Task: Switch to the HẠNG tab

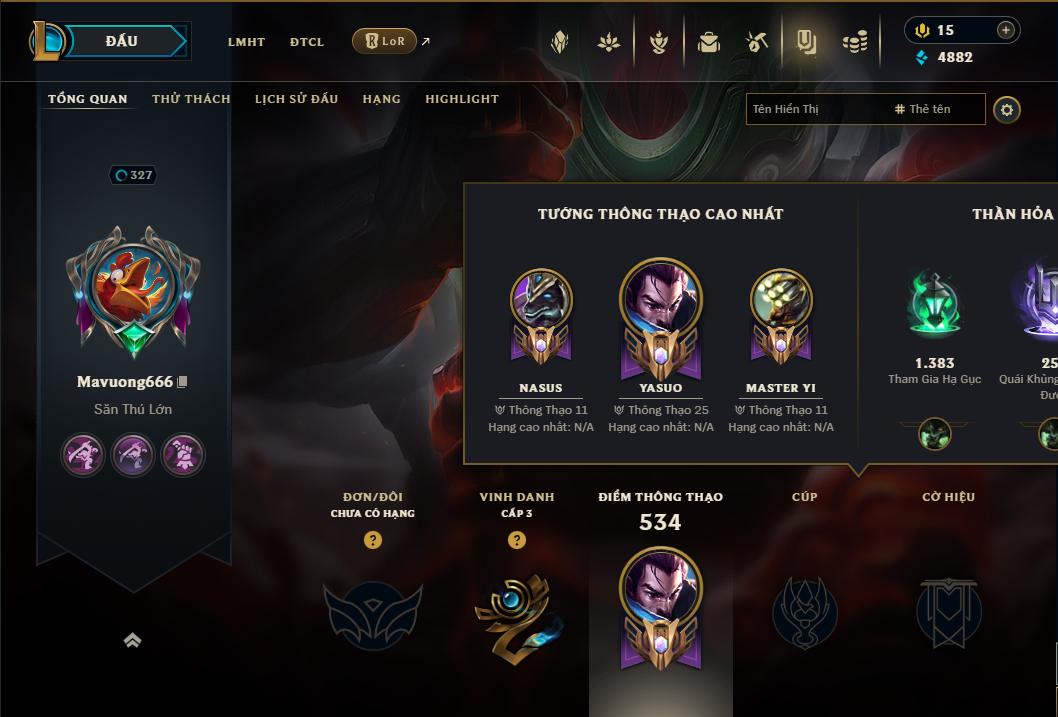Action: (381, 99)
